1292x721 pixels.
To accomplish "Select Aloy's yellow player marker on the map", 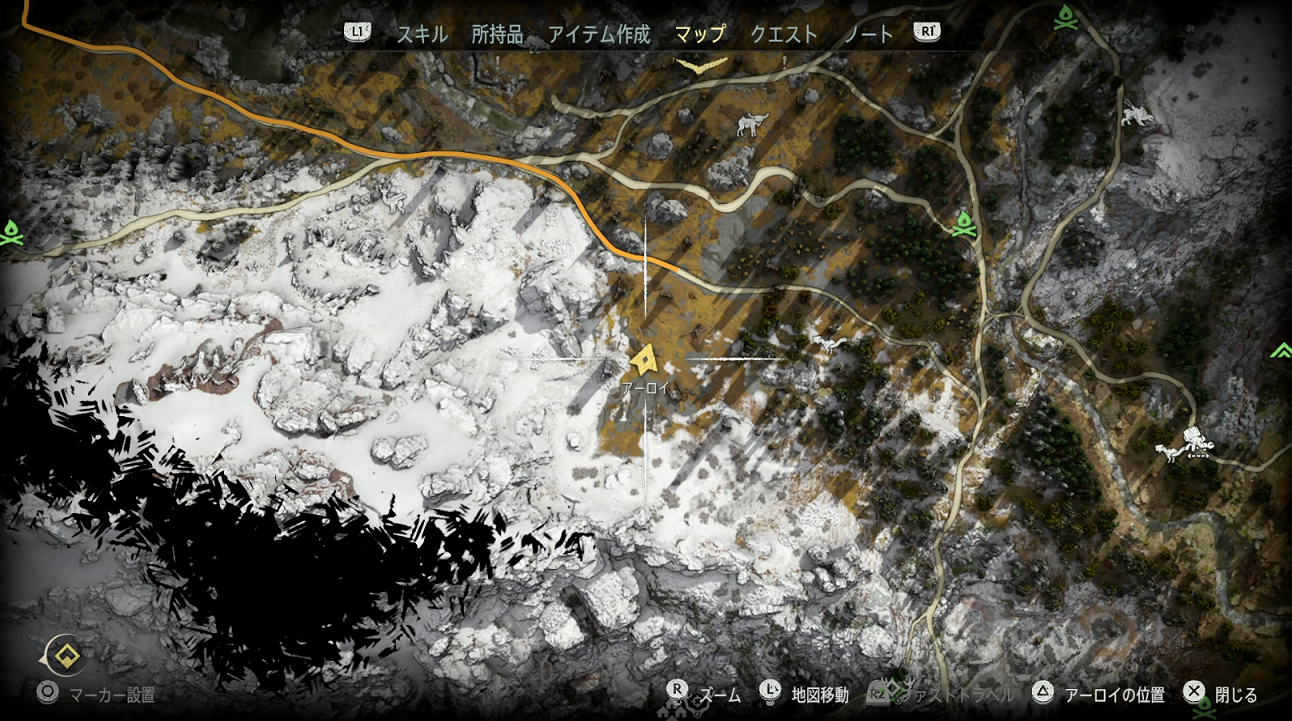I will tap(645, 359).
